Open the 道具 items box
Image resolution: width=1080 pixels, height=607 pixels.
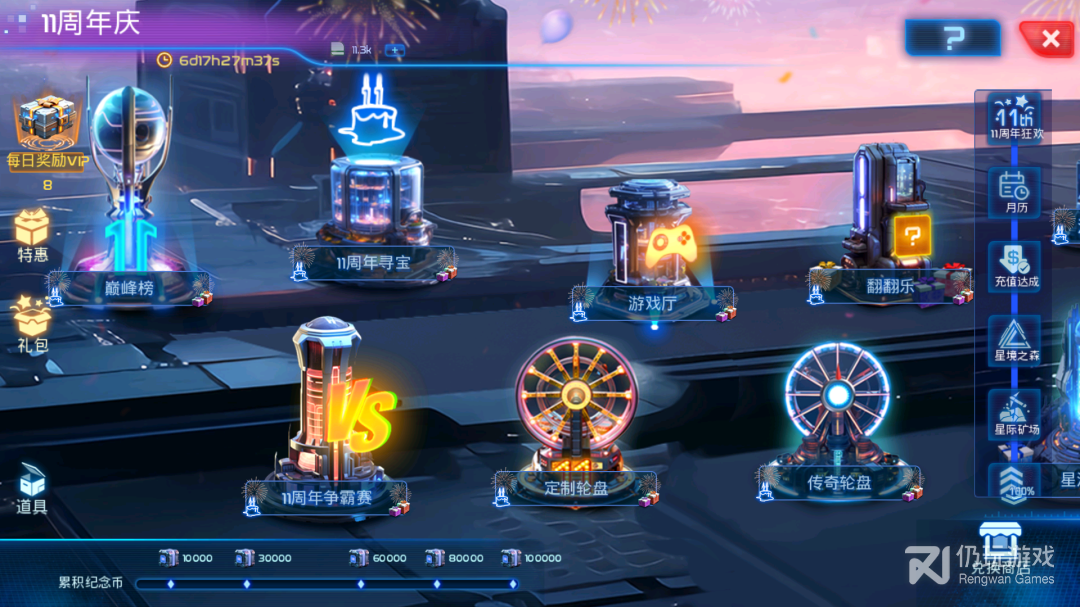tap(32, 490)
